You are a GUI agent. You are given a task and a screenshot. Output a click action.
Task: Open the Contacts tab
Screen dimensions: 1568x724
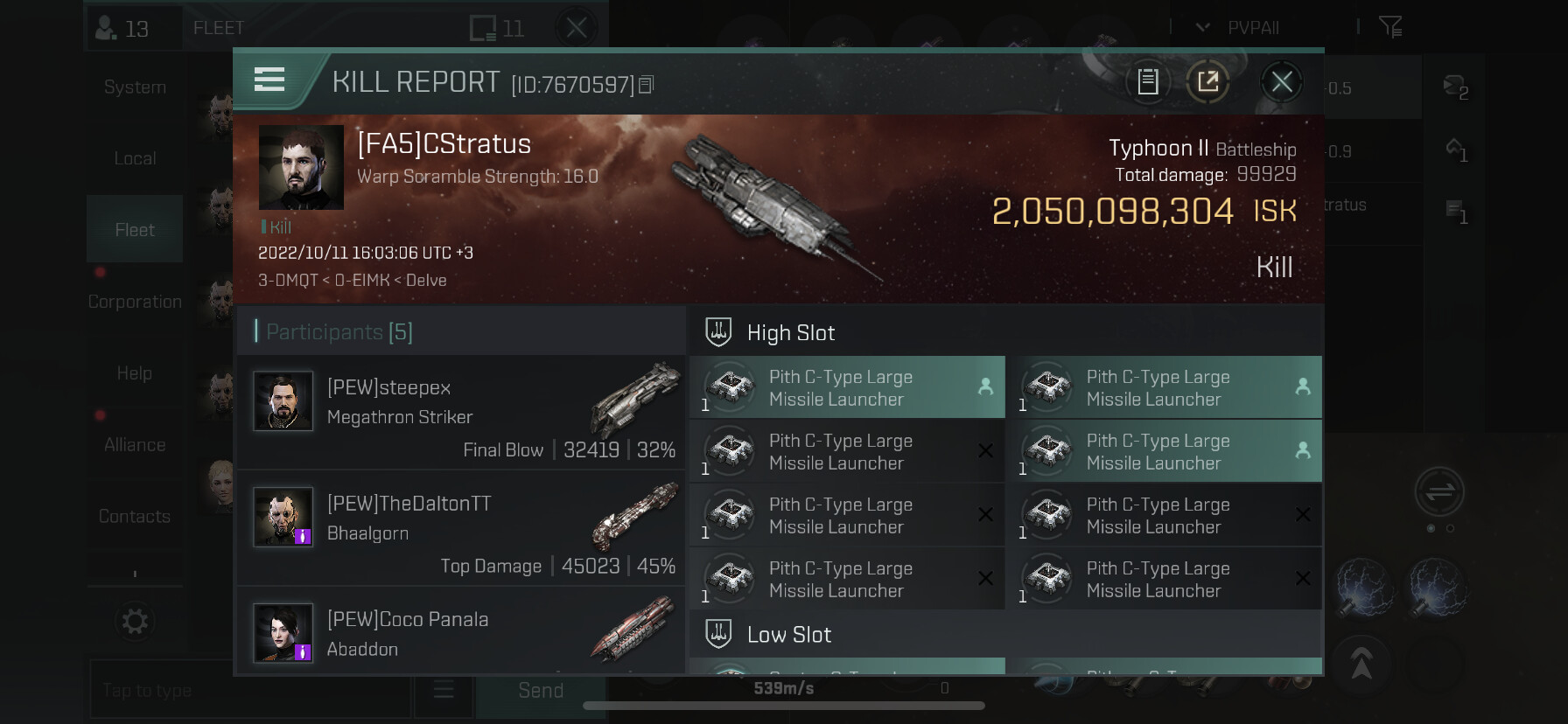tap(135, 517)
